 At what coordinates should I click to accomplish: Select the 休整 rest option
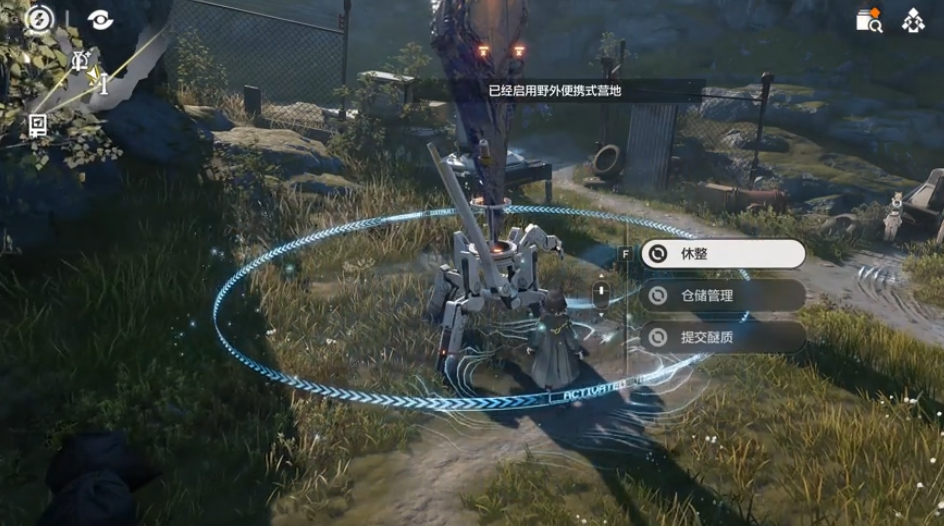click(x=722, y=254)
